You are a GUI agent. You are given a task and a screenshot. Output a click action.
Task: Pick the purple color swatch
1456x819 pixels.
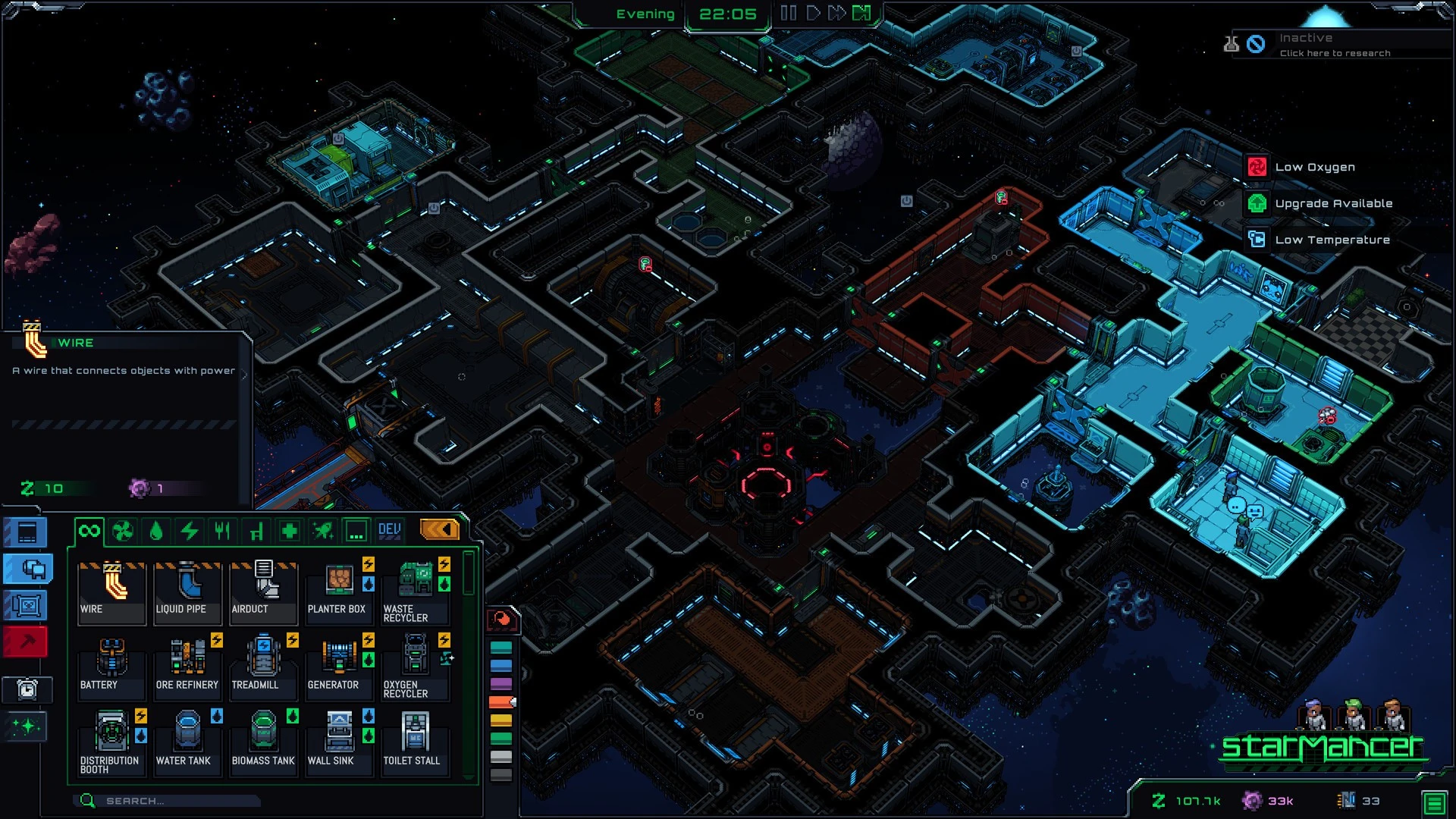[x=501, y=684]
